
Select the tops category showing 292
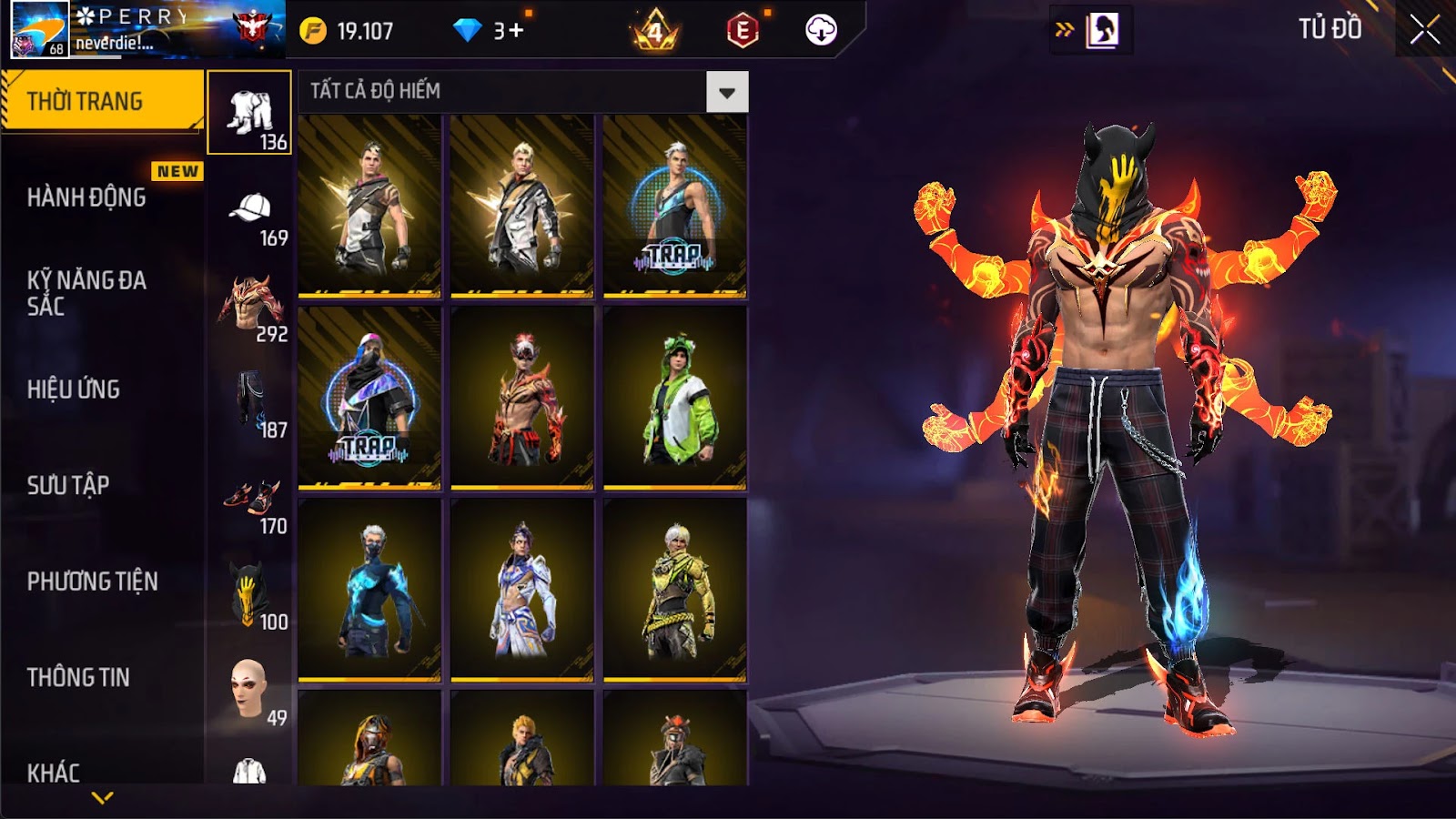(251, 309)
